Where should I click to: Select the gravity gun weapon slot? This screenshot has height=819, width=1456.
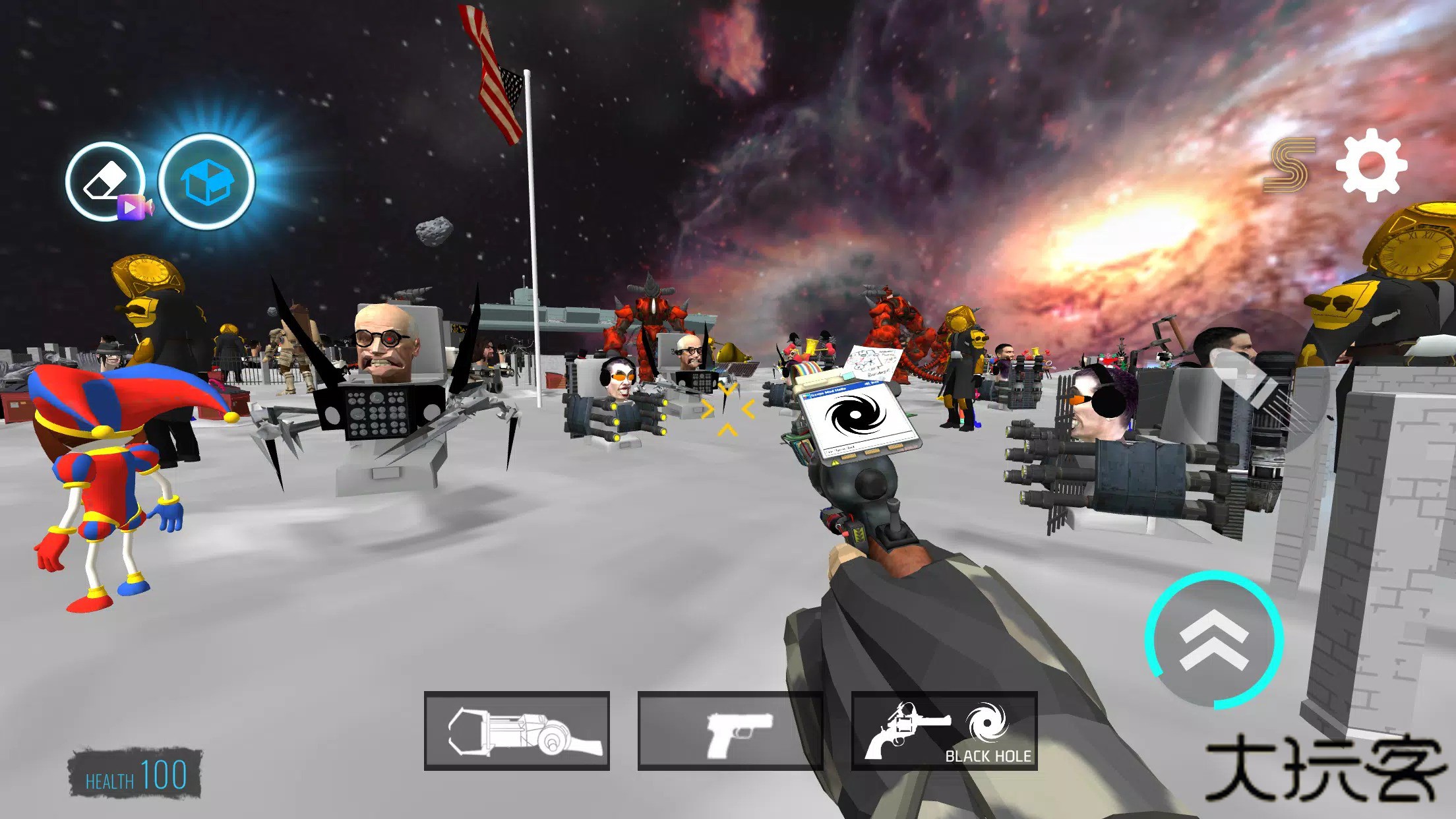click(x=517, y=731)
